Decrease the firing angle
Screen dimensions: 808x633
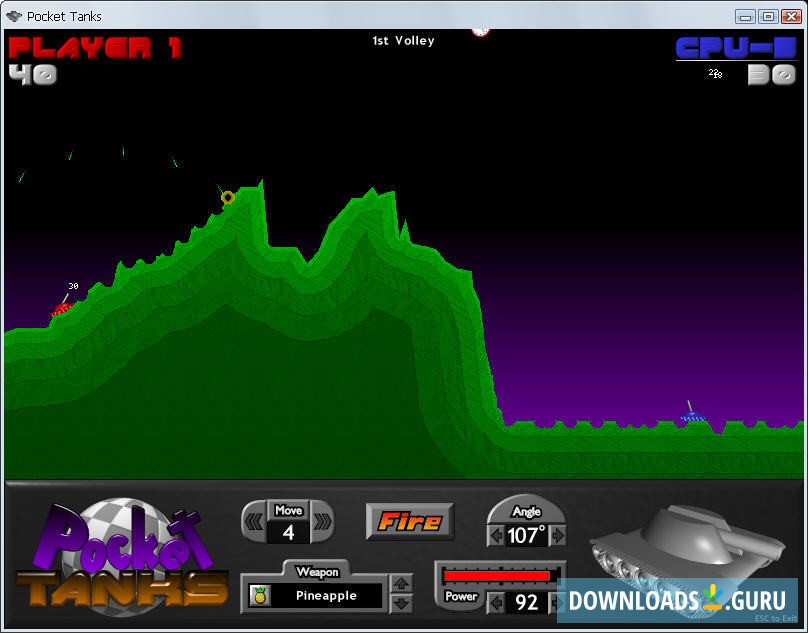click(496, 536)
